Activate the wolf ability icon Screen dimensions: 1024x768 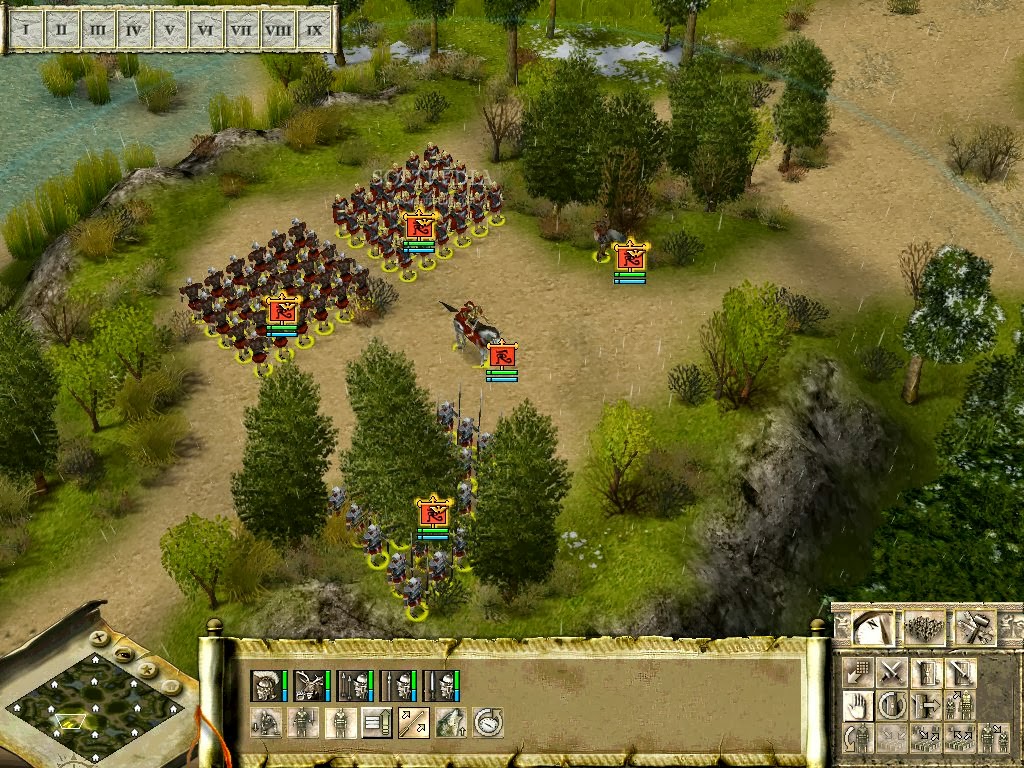point(450,722)
